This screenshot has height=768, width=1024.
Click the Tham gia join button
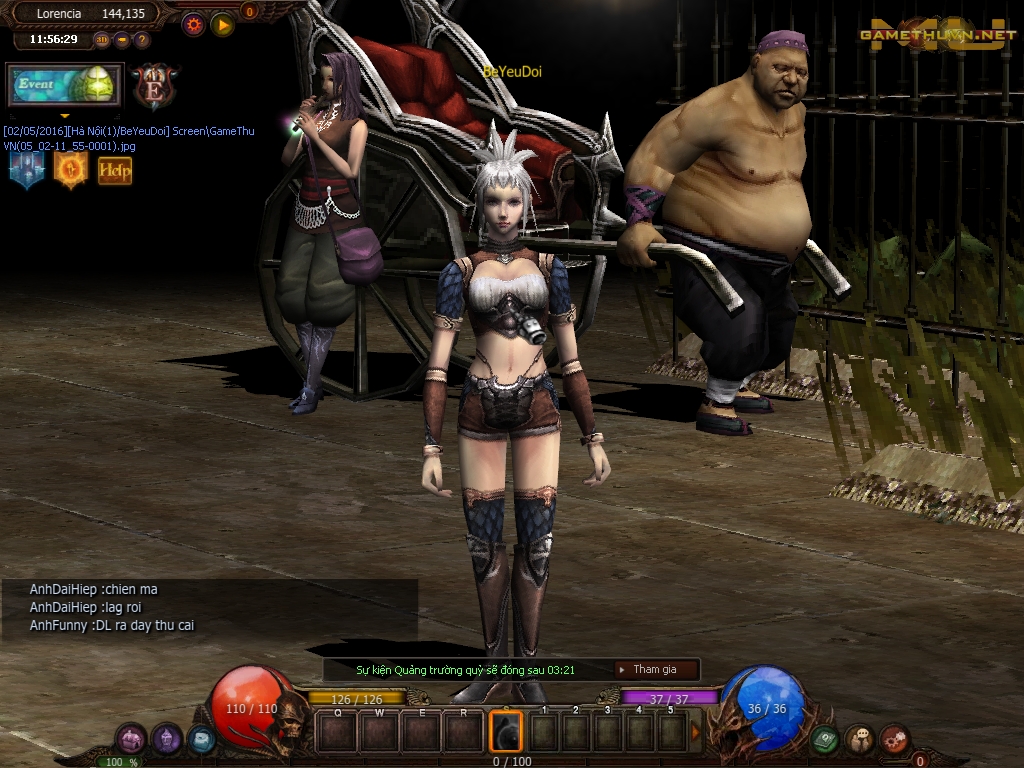point(656,669)
